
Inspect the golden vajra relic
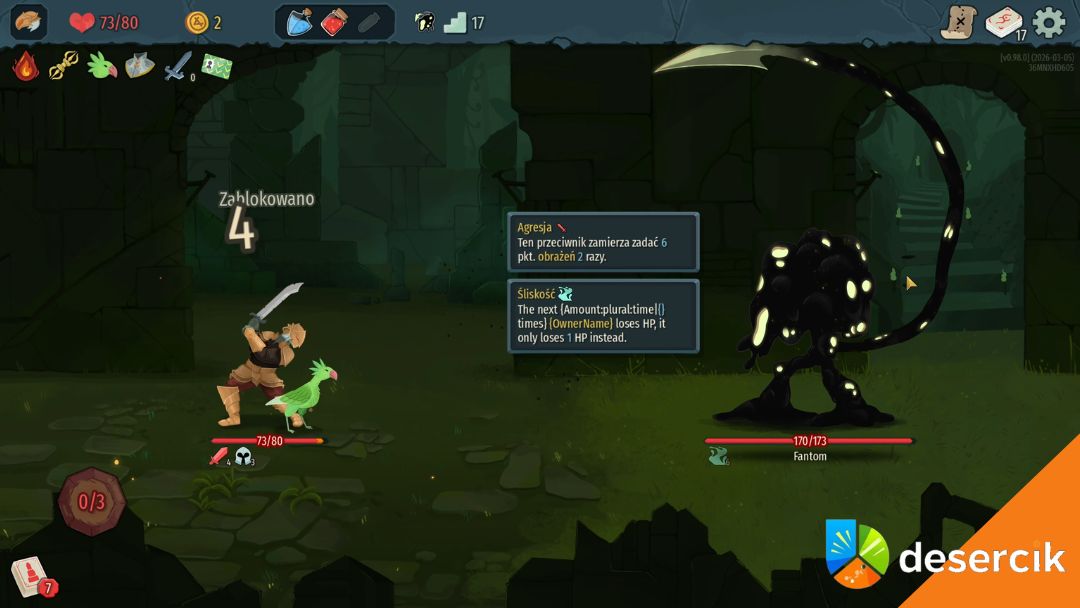click(x=63, y=67)
